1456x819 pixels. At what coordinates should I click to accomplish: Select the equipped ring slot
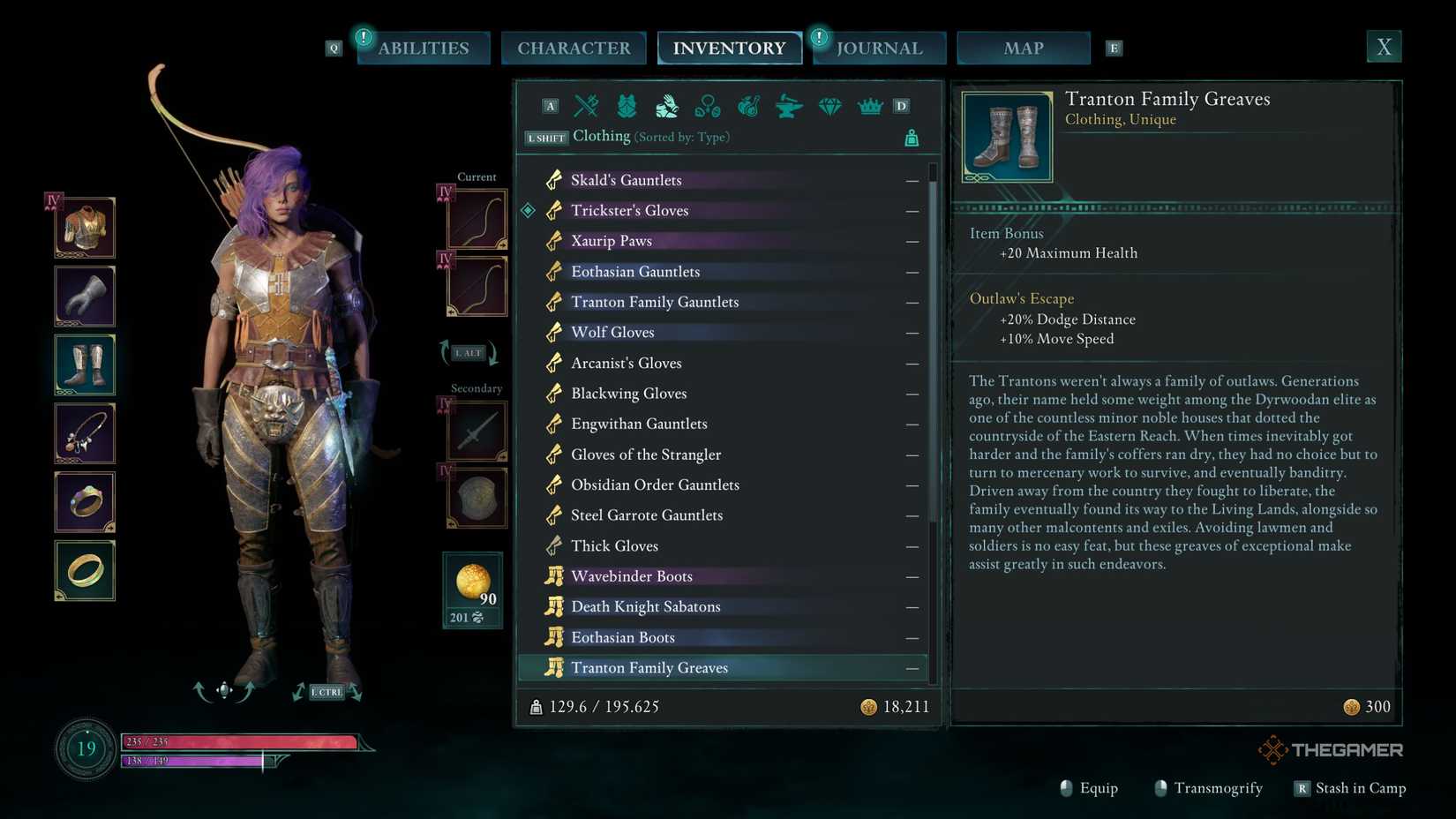84,501
